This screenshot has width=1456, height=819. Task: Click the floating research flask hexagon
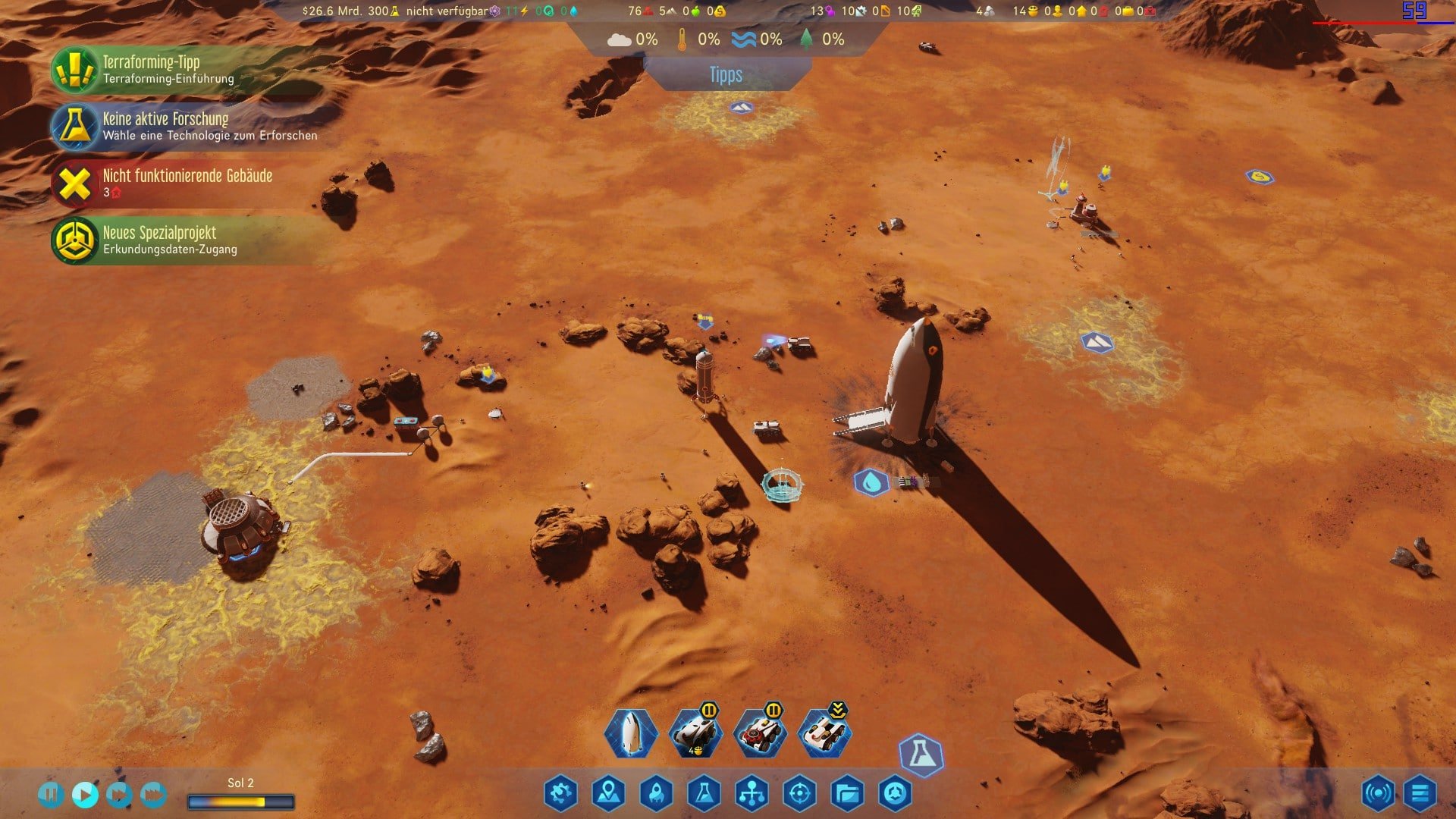[x=921, y=754]
